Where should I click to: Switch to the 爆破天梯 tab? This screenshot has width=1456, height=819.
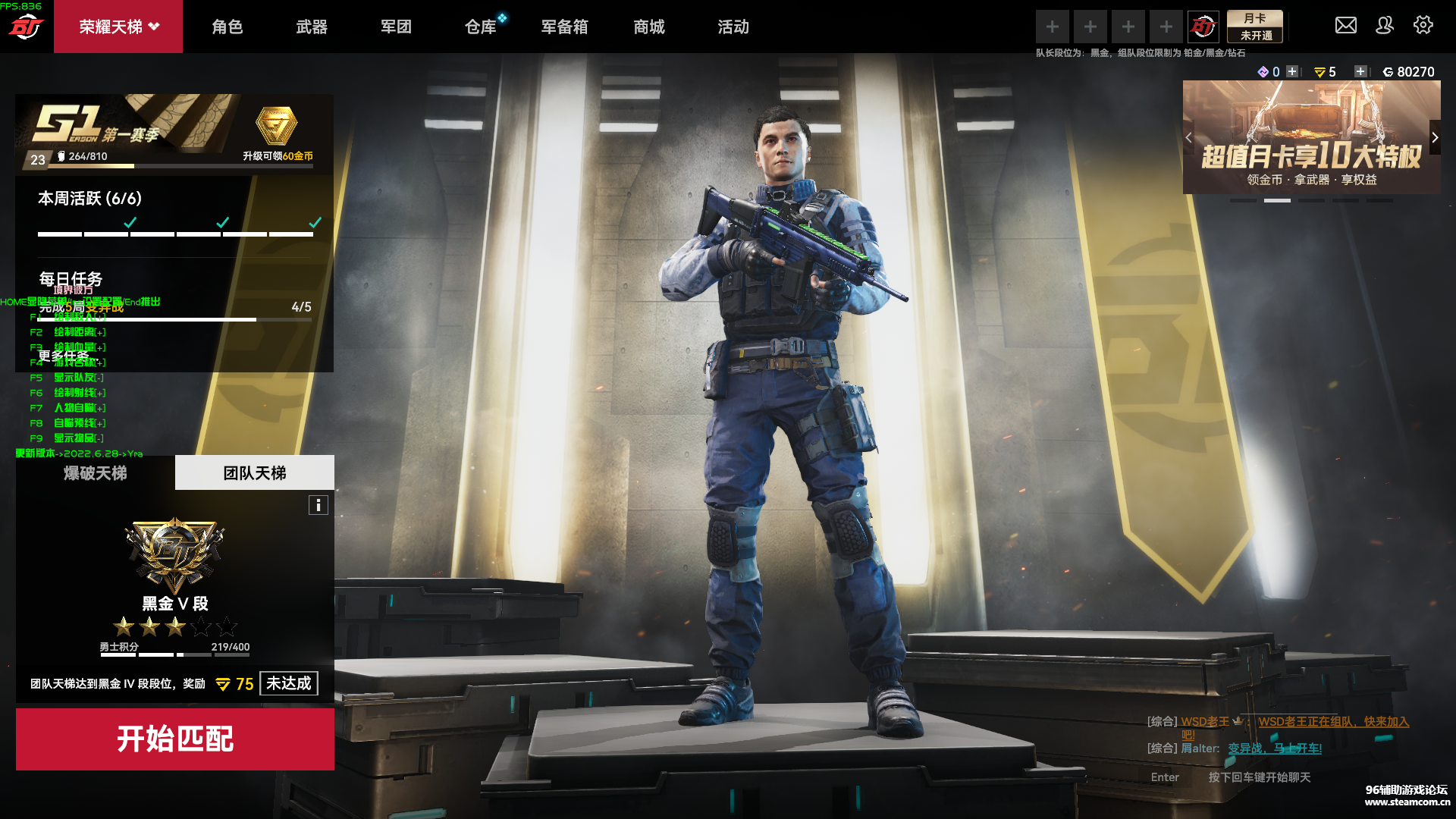(95, 472)
